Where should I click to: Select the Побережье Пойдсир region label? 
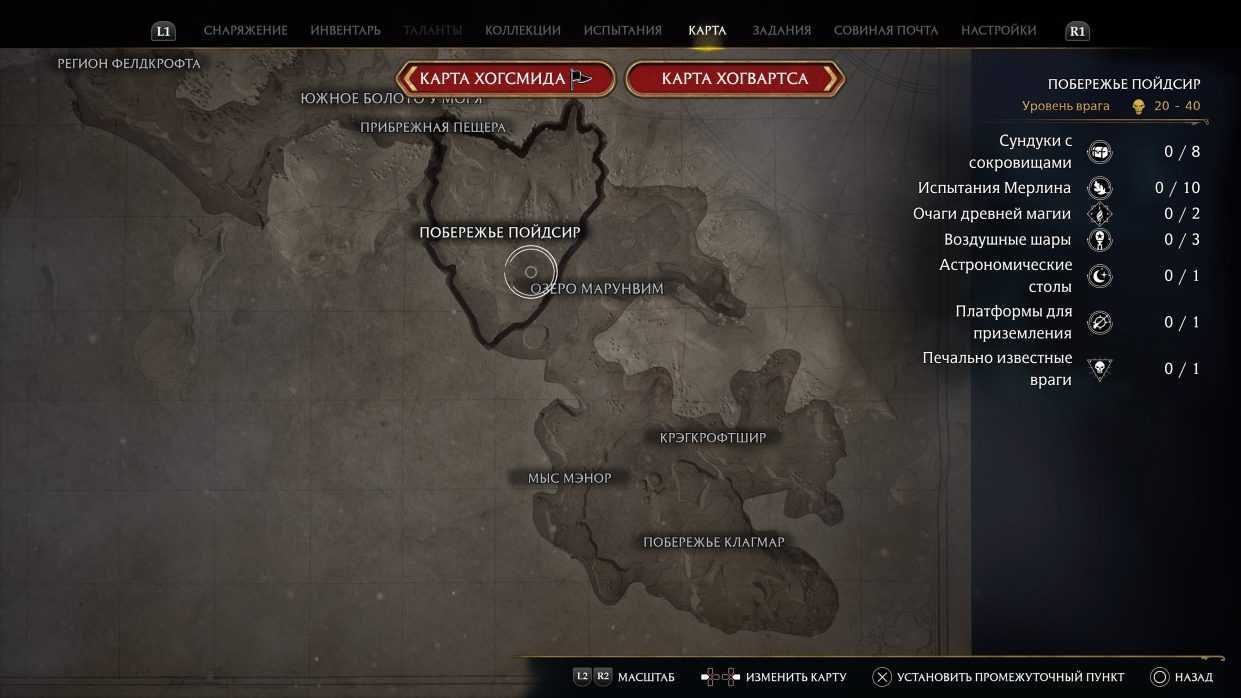(500, 232)
